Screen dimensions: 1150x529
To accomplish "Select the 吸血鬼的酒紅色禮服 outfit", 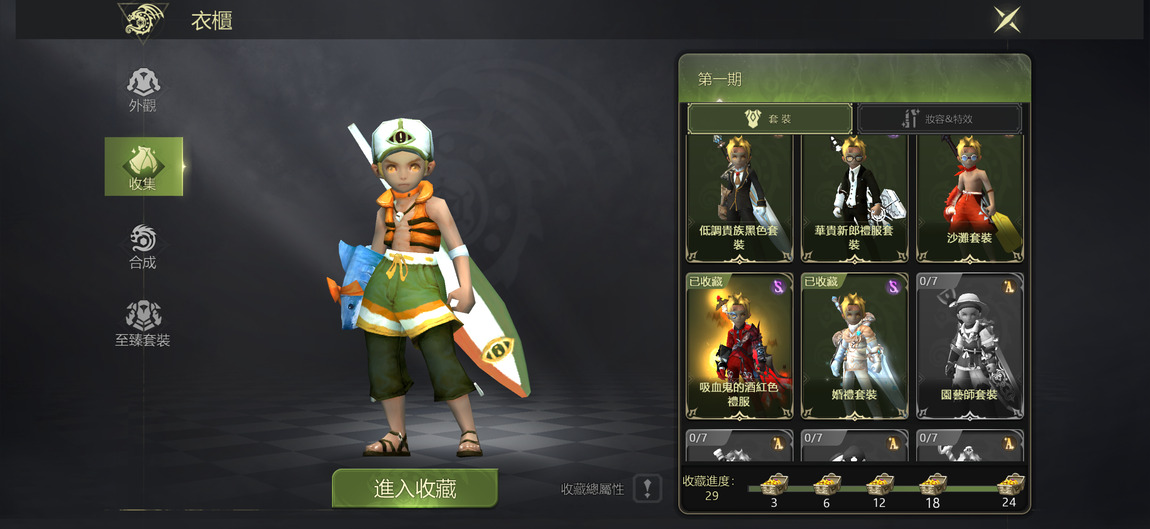I will [x=739, y=345].
